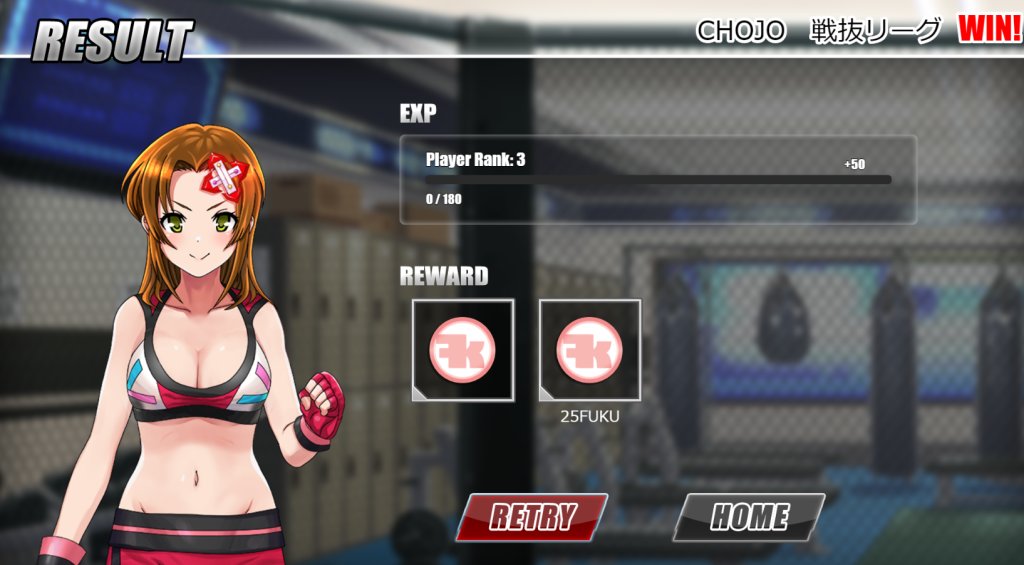The width and height of the screenshot is (1024, 565).
Task: Select the reward slot labeled 25FUKU
Action: pyautogui.click(x=590, y=351)
